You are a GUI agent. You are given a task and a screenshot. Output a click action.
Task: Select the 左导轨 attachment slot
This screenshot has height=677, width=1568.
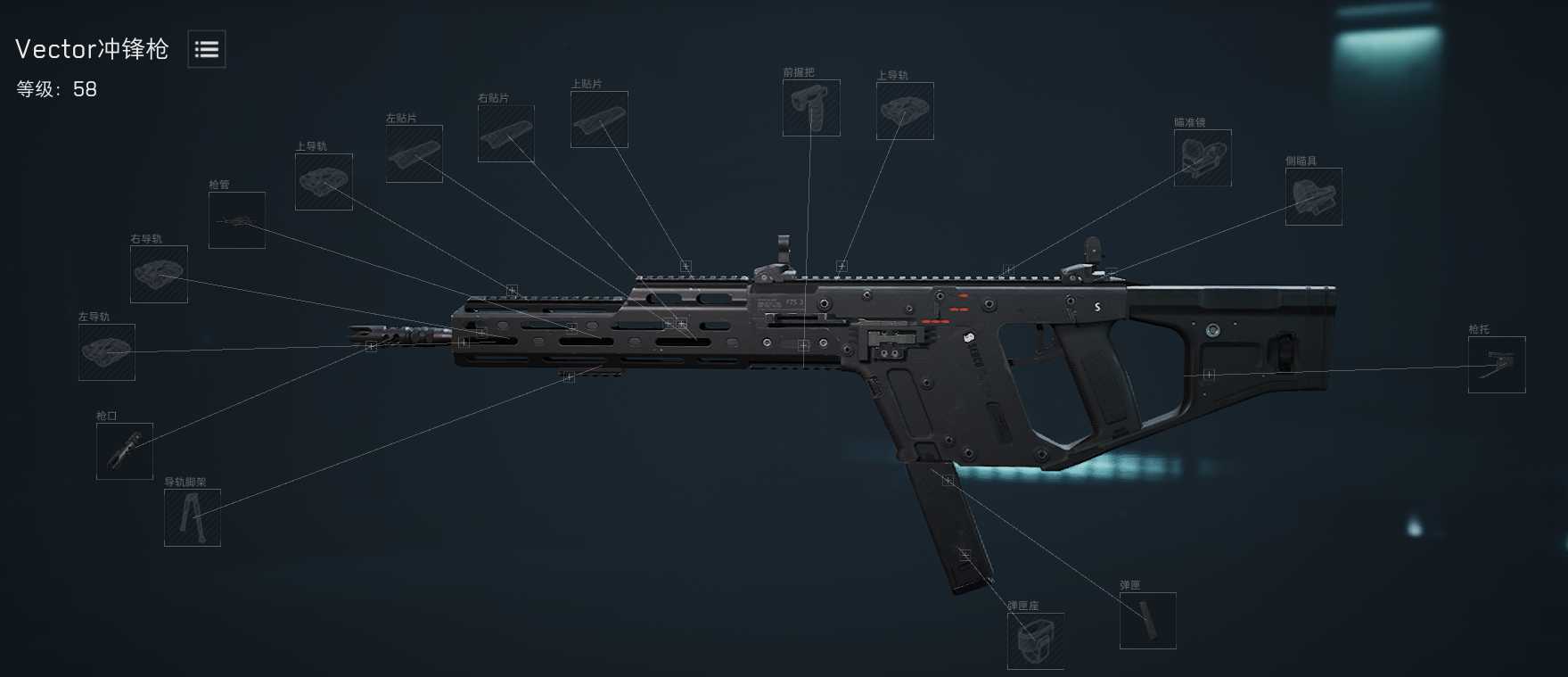[107, 352]
